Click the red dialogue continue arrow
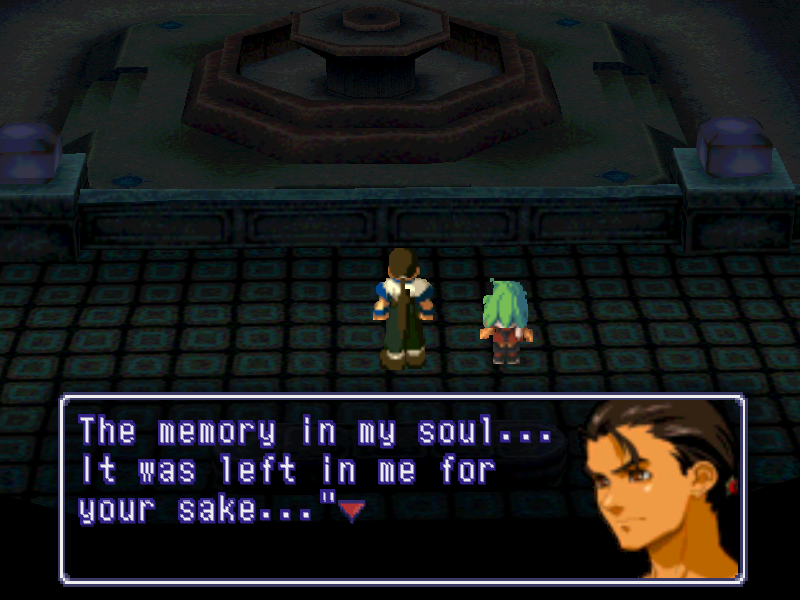This screenshot has height=600, width=800. pos(350,512)
